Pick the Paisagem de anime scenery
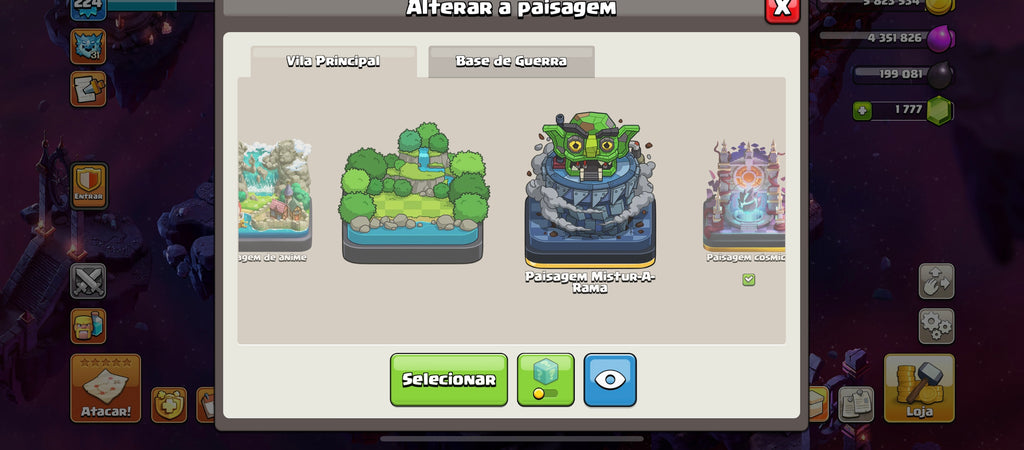Image resolution: width=1024 pixels, height=450 pixels. click(274, 195)
